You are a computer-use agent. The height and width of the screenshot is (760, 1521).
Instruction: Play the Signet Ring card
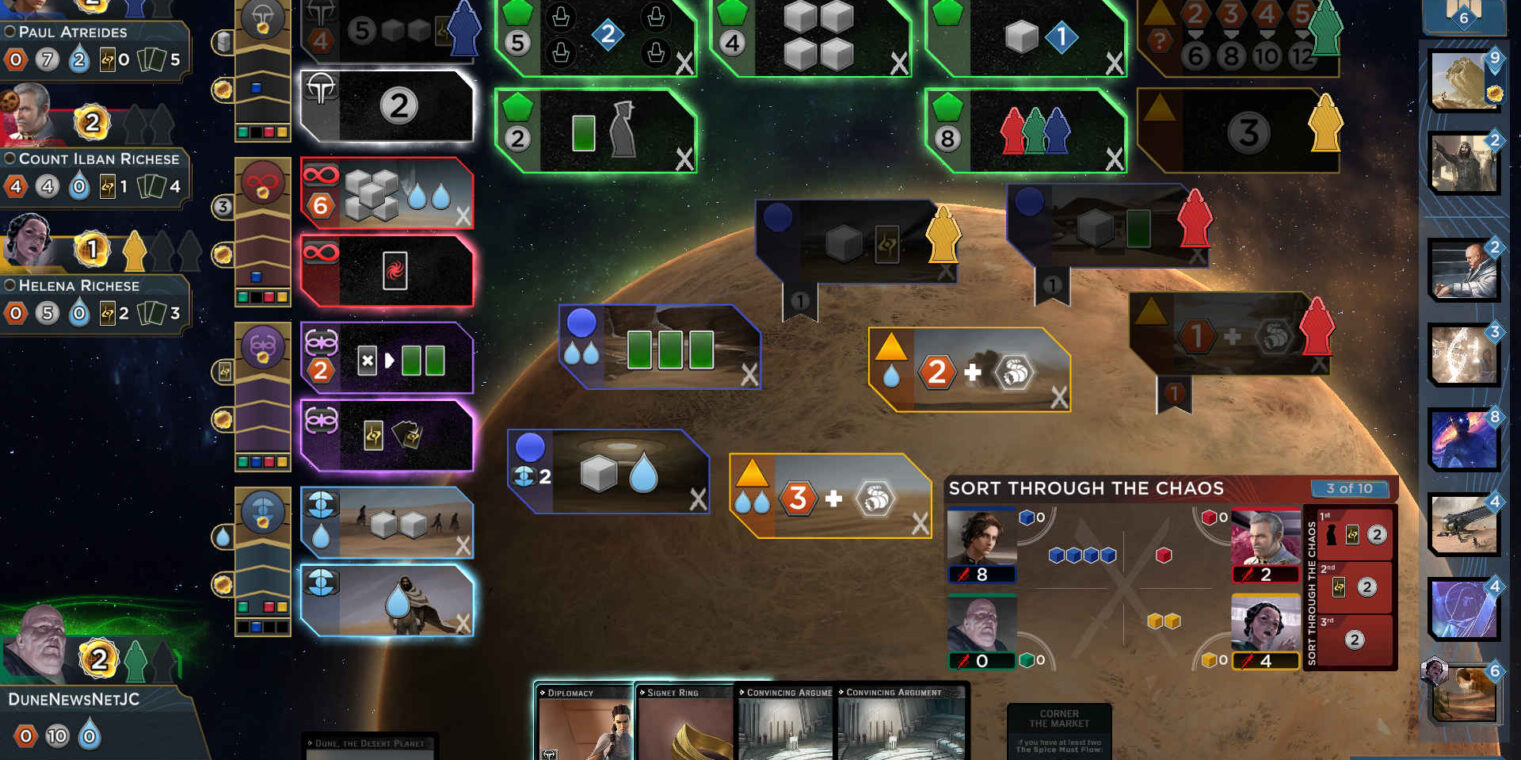click(x=685, y=723)
